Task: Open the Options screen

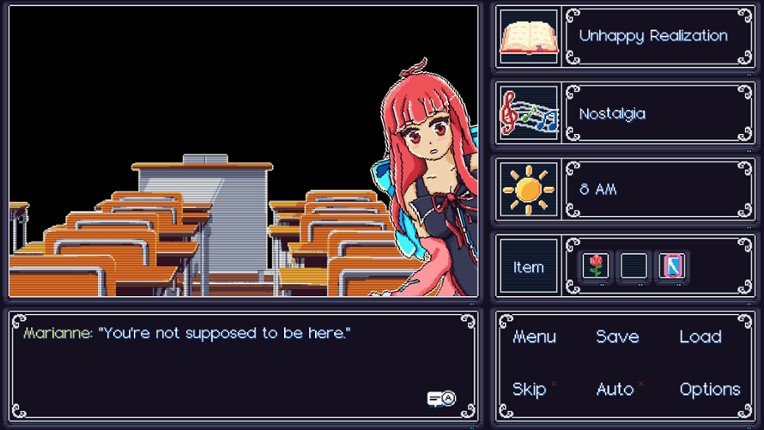Action: (x=710, y=389)
